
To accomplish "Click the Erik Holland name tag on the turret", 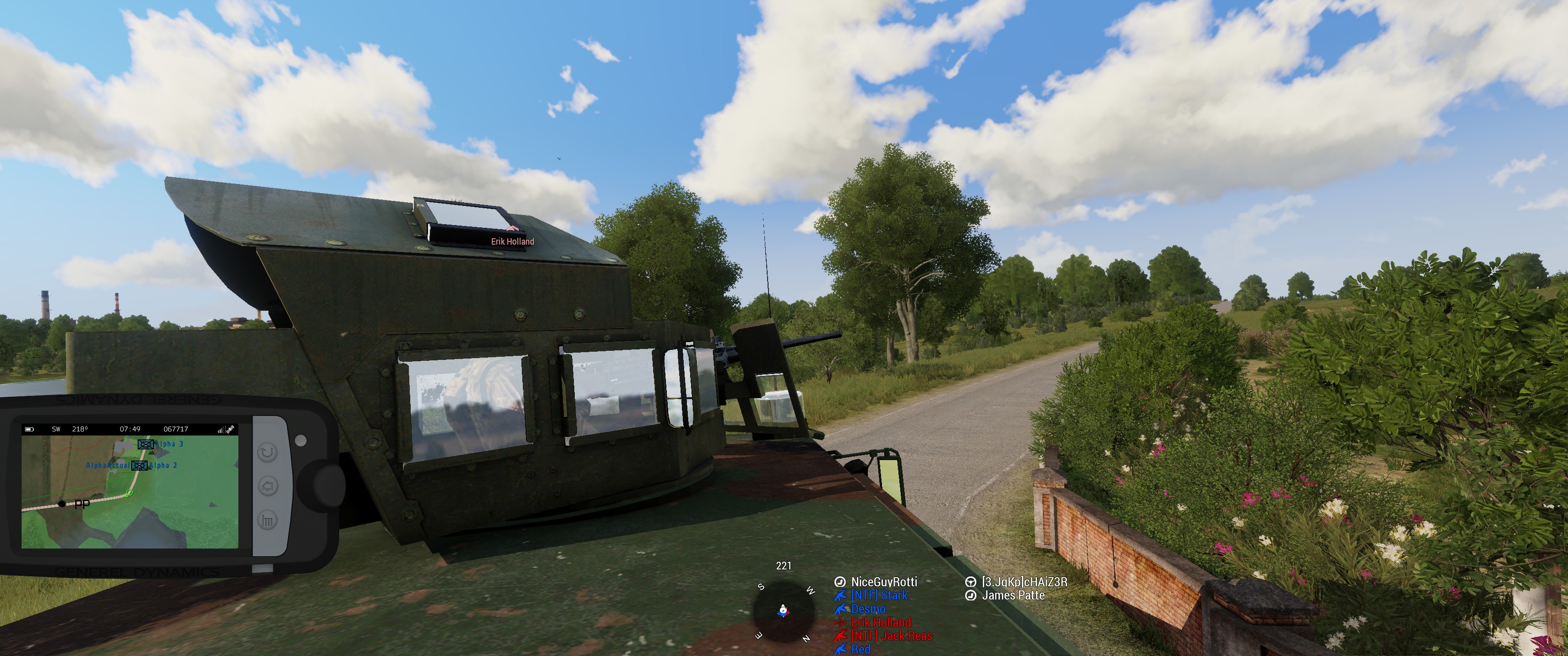I will pyautogui.click(x=512, y=241).
